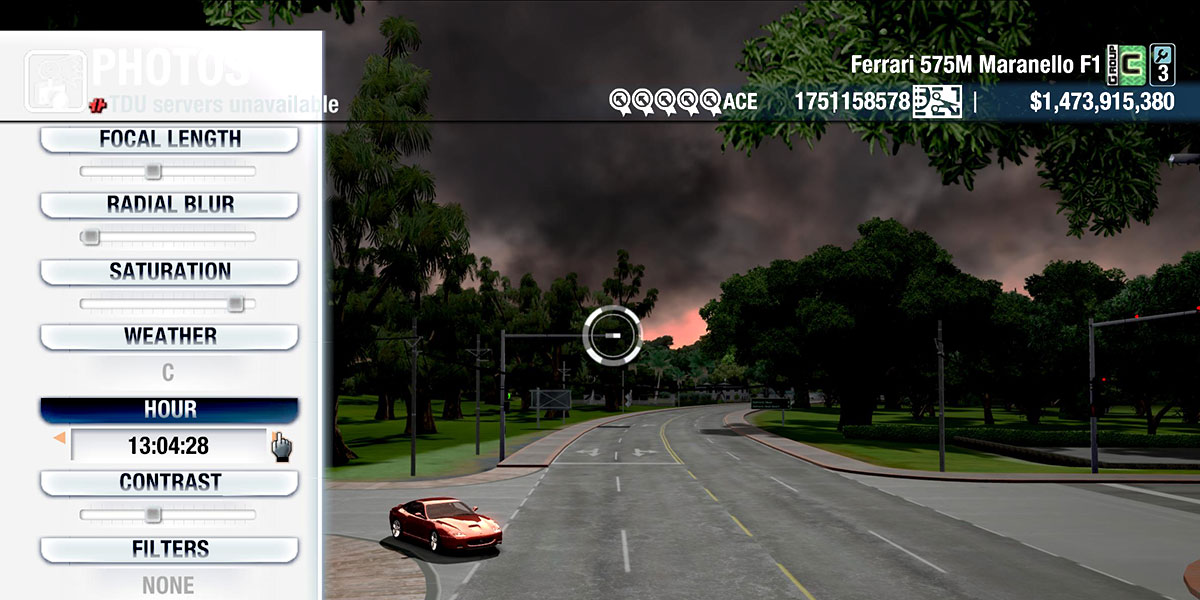
Task: Decrease hour with the left orange arrow
Action: [60, 438]
